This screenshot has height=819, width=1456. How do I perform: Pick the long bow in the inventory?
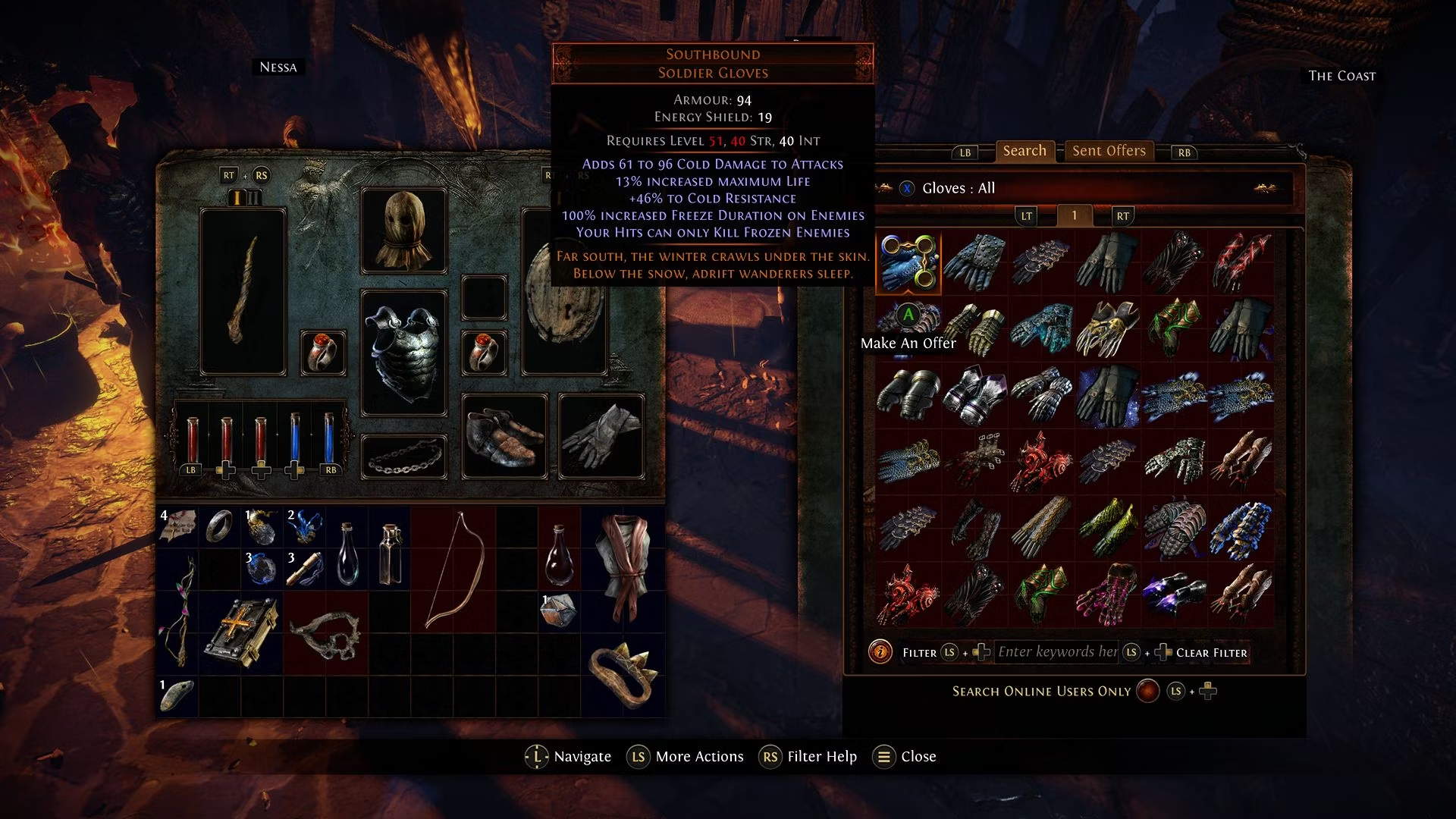tap(453, 569)
